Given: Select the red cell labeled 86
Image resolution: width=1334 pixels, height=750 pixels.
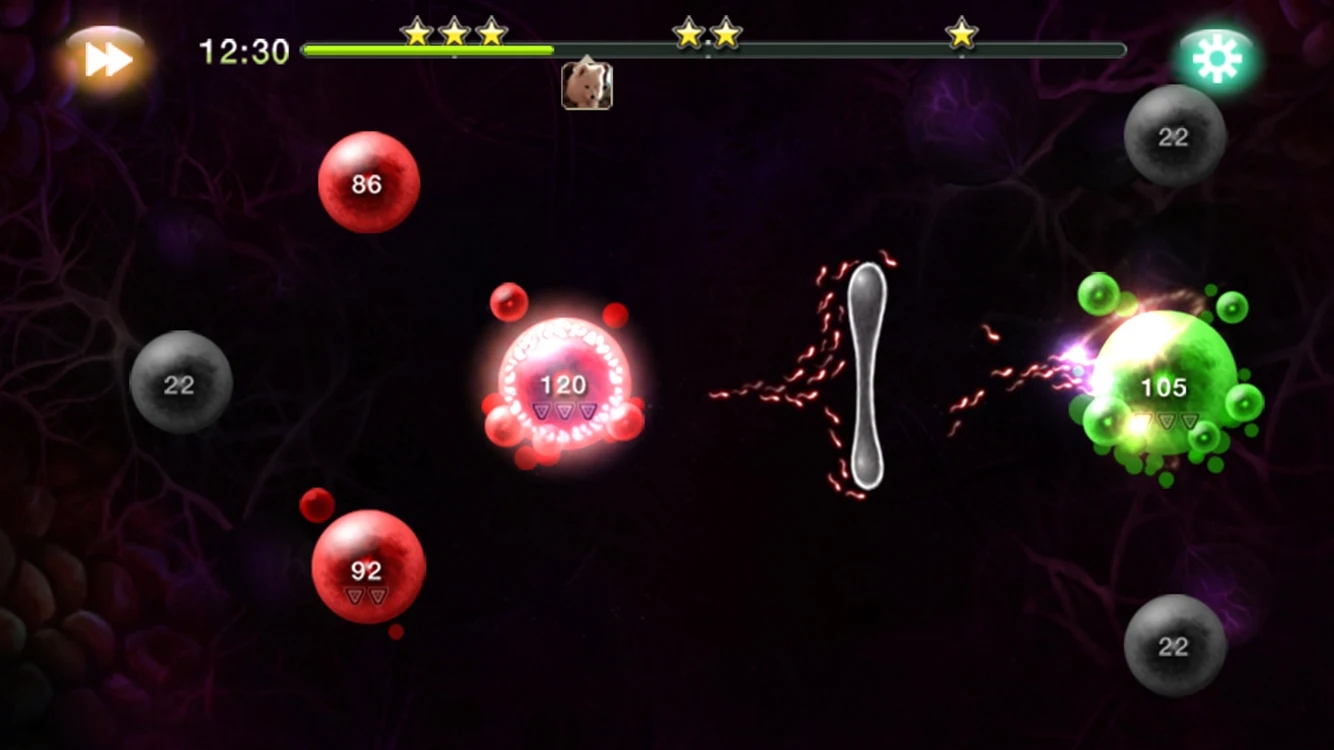Looking at the screenshot, I should [367, 182].
